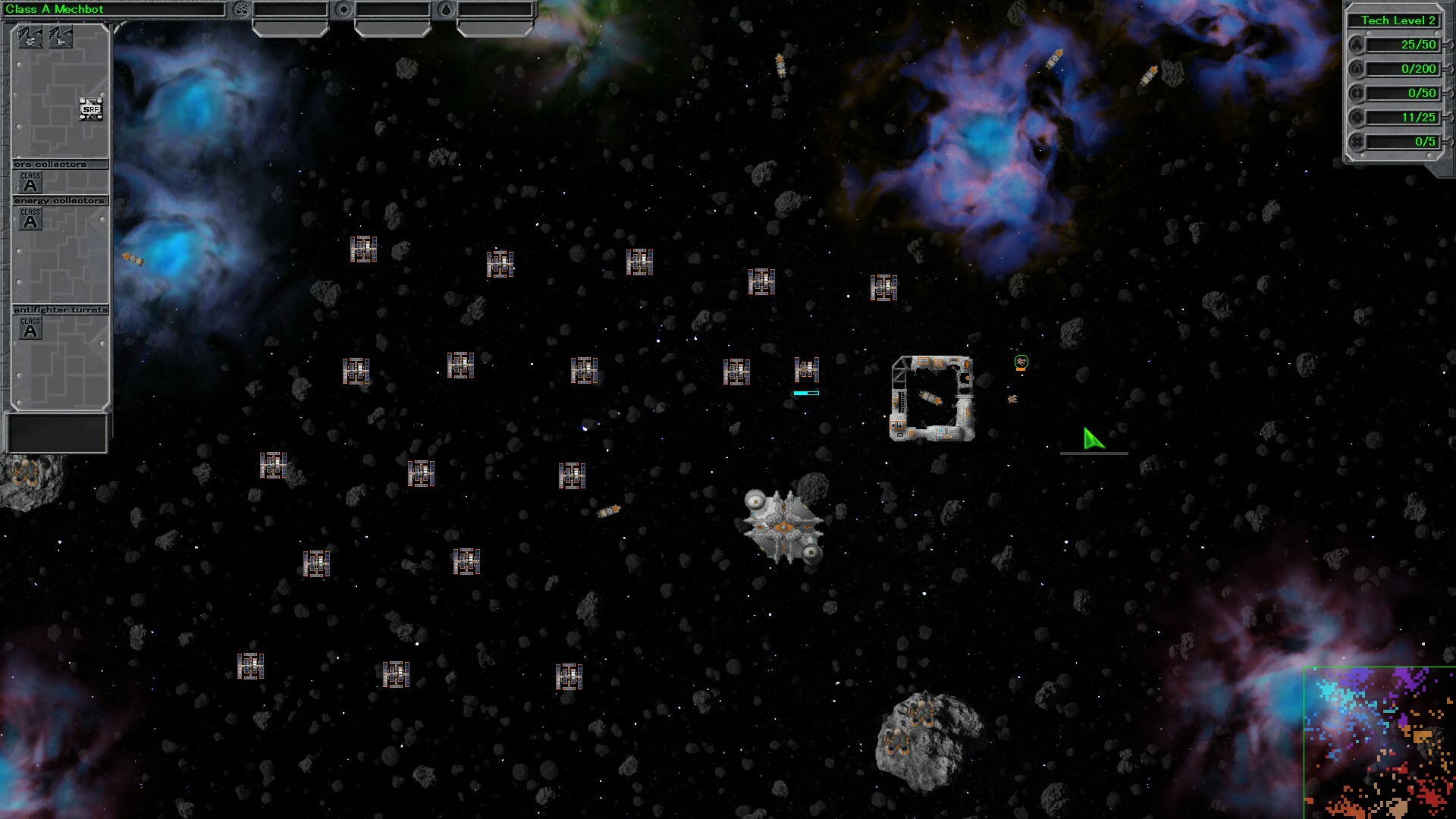Select the Class A energy collector blueprint
The width and height of the screenshot is (1456, 819).
pos(29,220)
